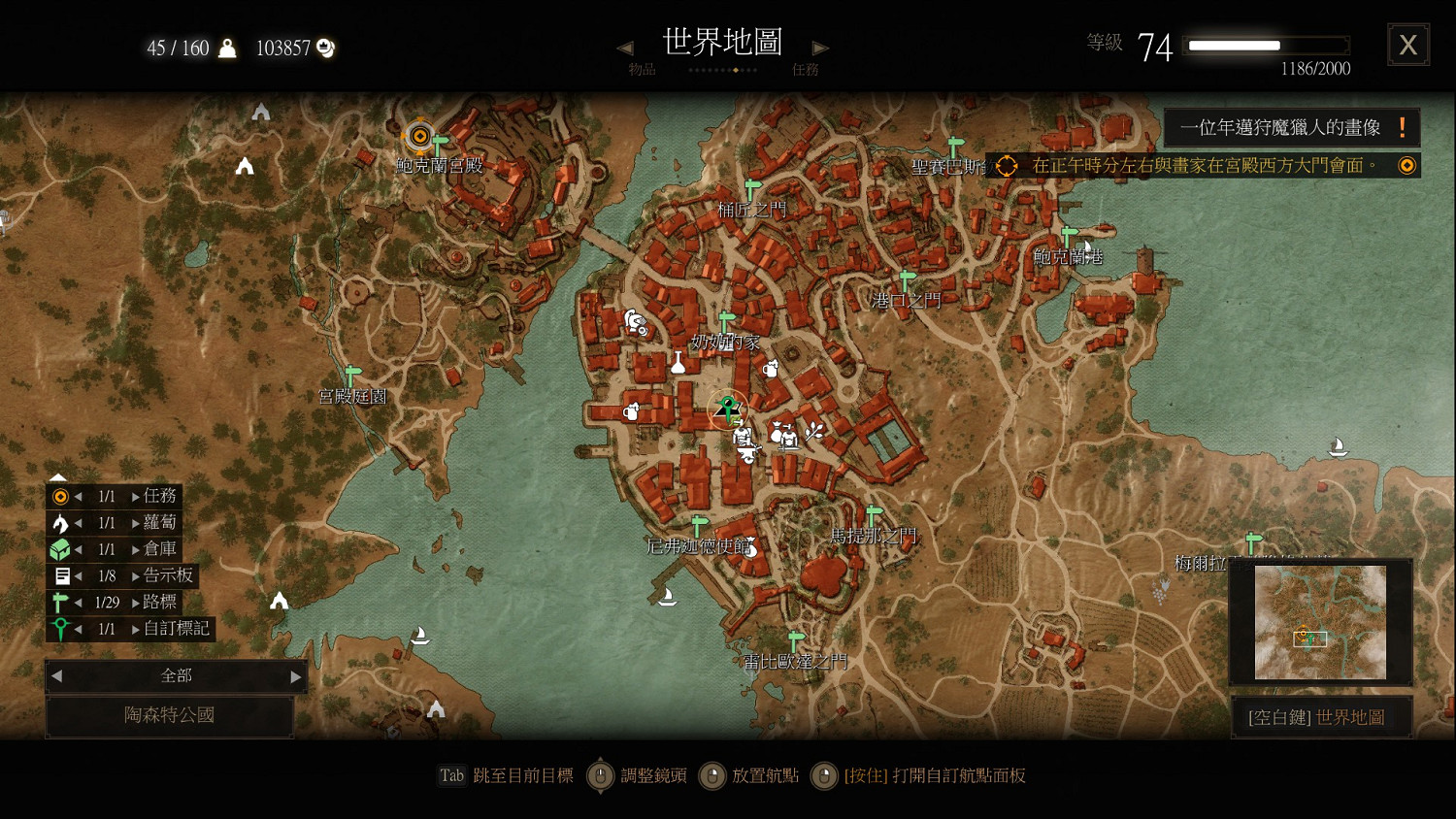Toggle the 路標 signpost filter in the legend
This screenshot has width=1456, height=819.
pos(58,602)
